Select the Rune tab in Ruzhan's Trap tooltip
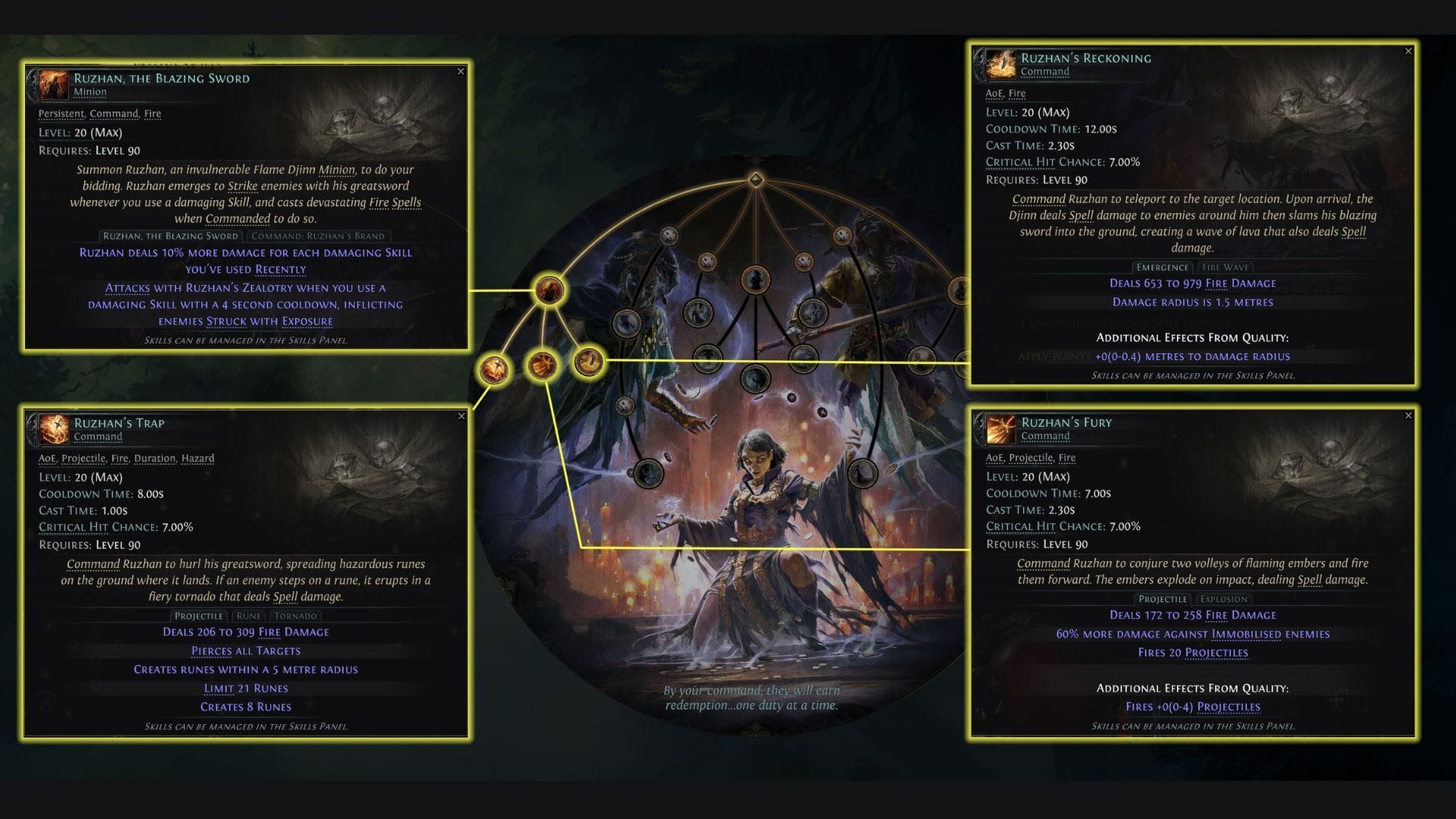 click(x=249, y=616)
